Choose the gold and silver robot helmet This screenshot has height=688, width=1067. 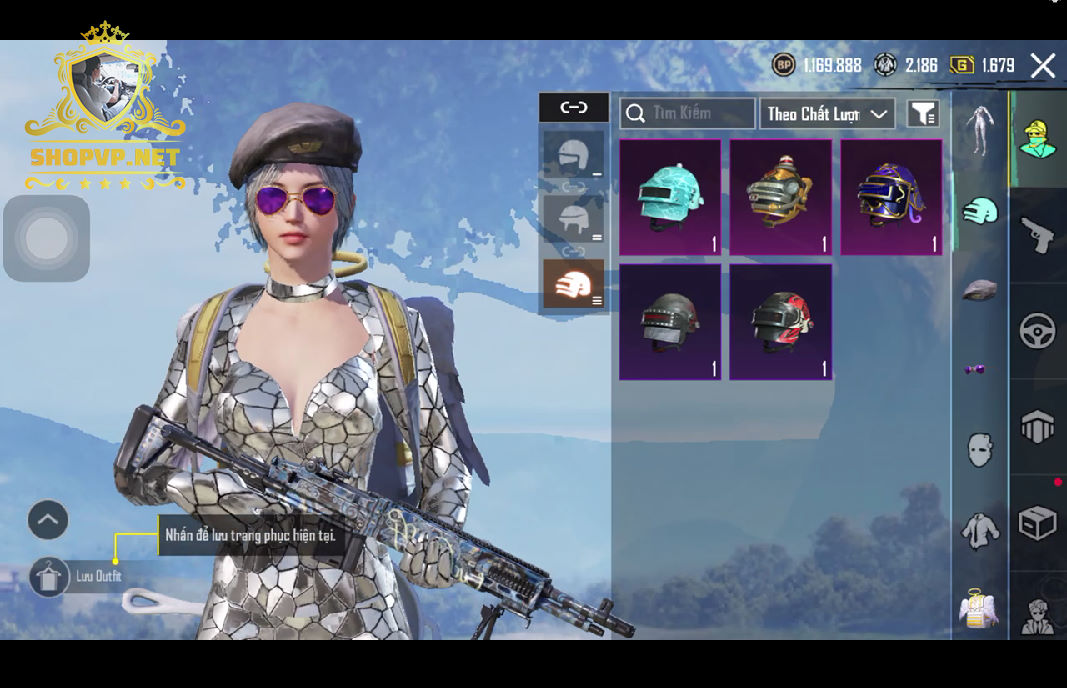780,197
